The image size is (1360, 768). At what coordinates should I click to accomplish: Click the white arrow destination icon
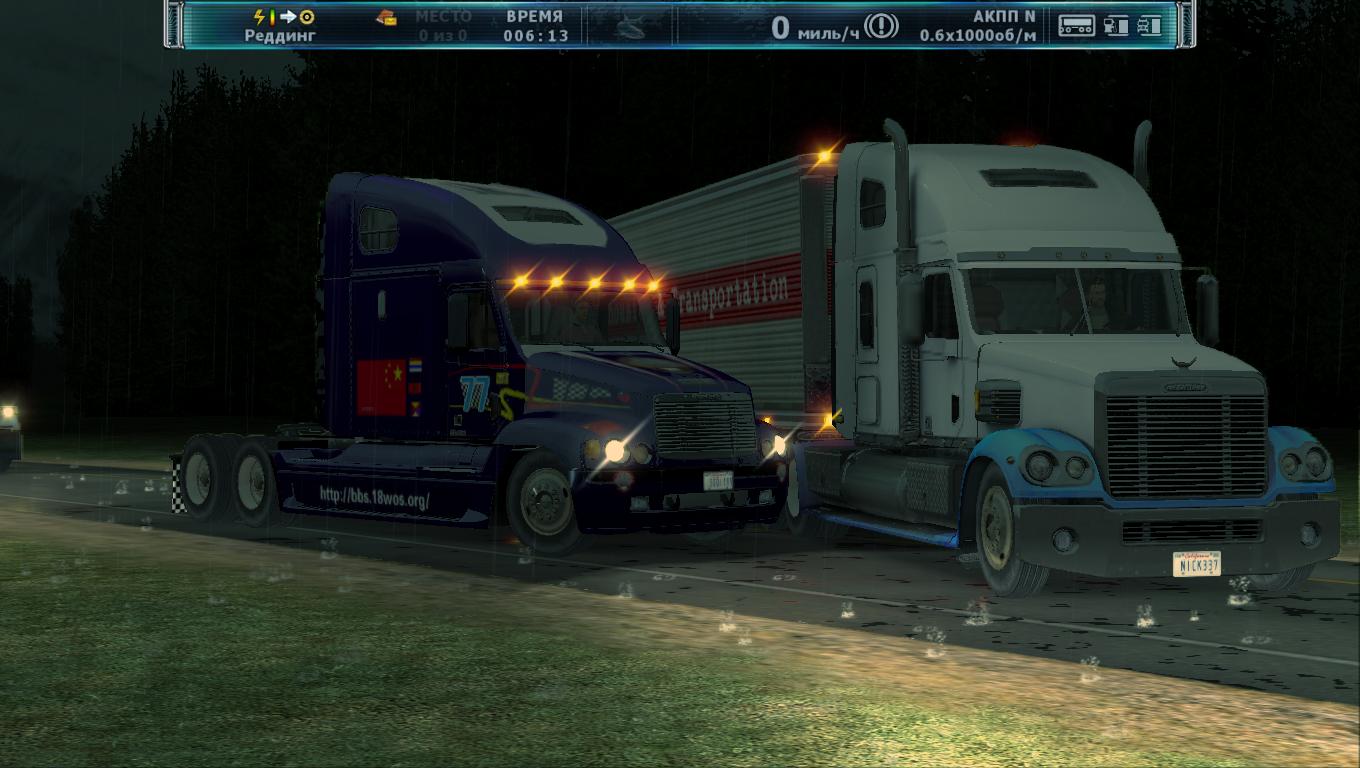click(288, 17)
